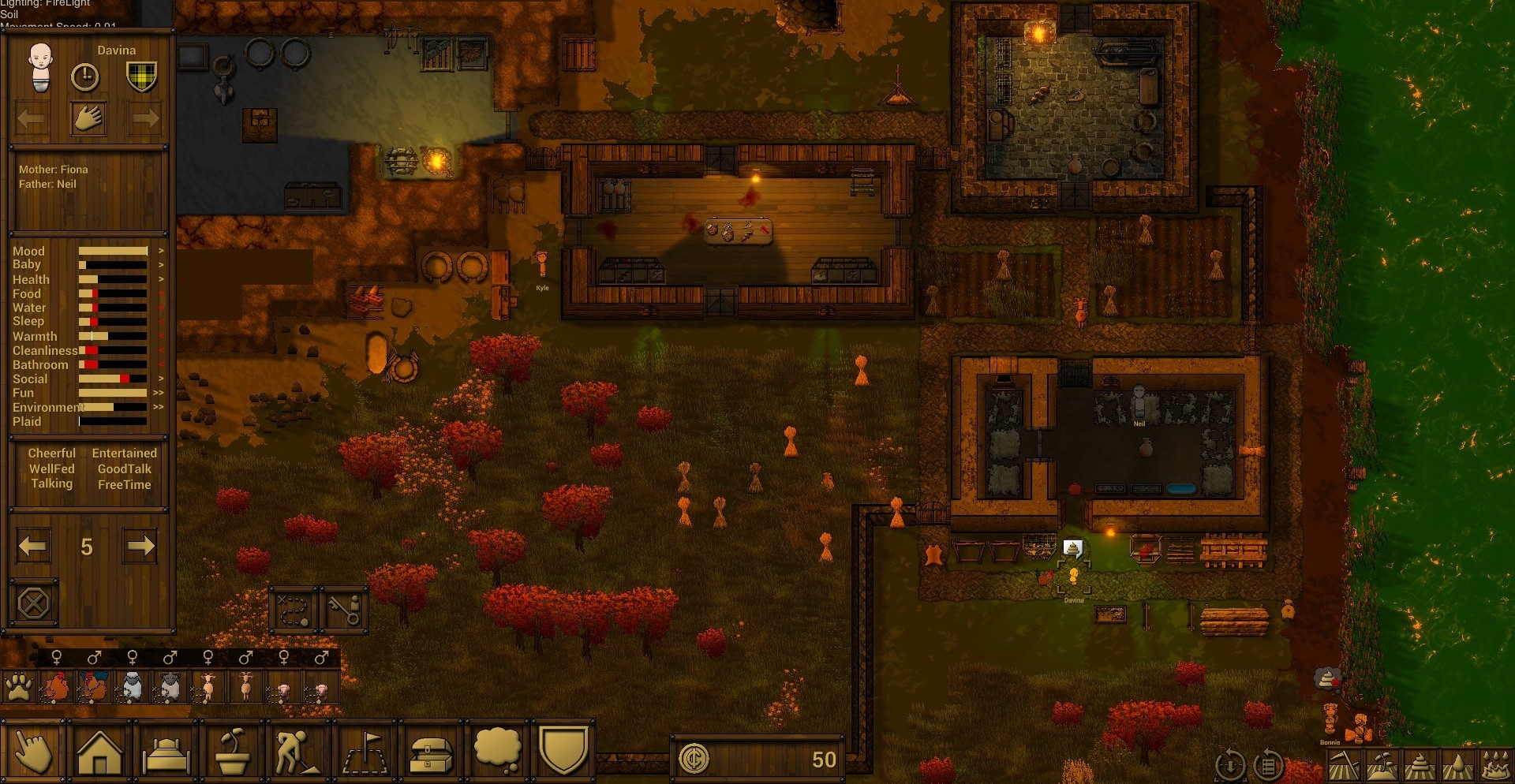Viewport: 1515px width, 784px height.
Task: Click the coin currency icon
Action: tap(694, 759)
